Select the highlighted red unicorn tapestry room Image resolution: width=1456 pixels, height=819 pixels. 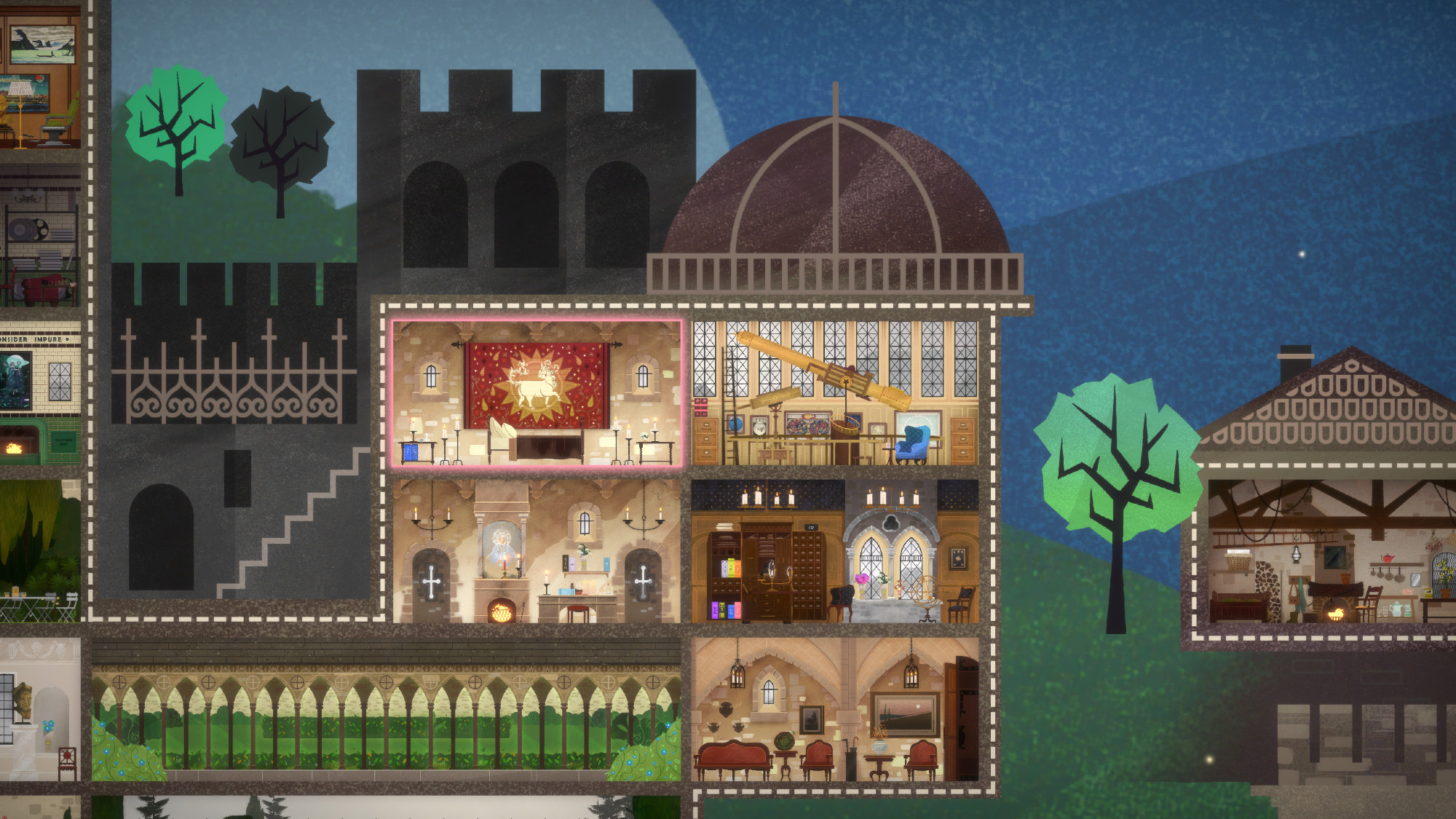(x=537, y=393)
